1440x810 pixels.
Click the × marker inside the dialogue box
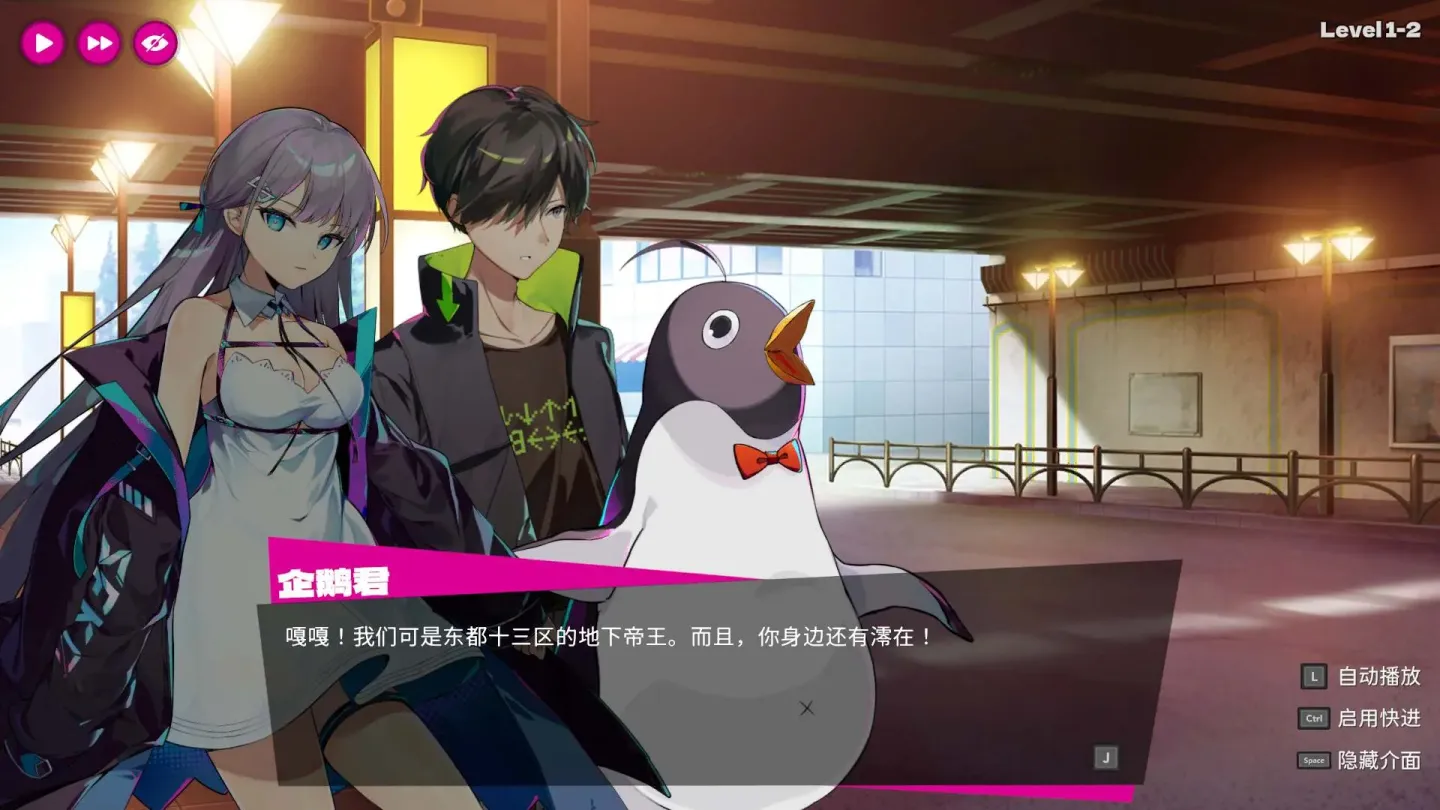tap(806, 706)
